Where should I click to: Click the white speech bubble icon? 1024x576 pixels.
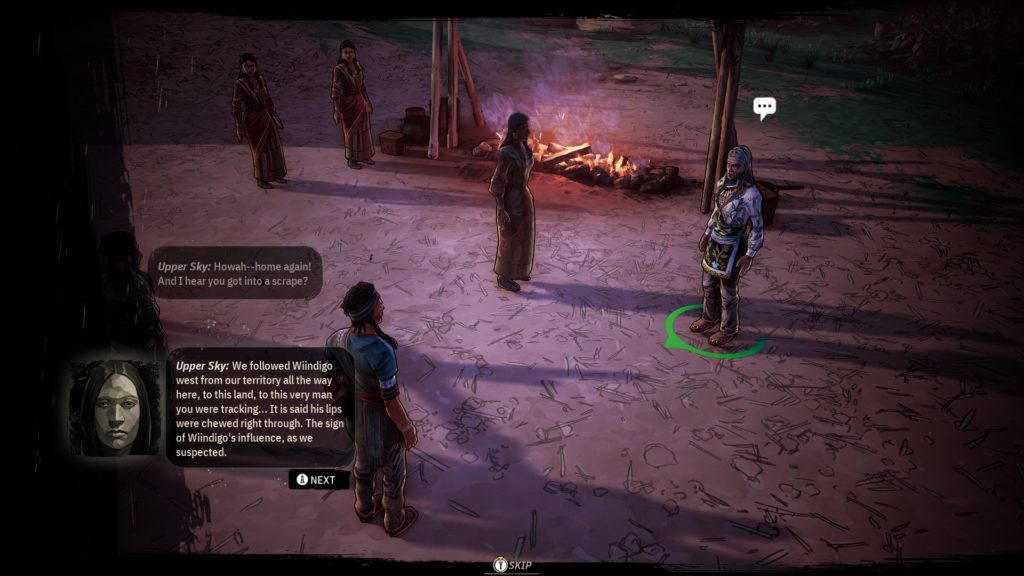click(765, 108)
